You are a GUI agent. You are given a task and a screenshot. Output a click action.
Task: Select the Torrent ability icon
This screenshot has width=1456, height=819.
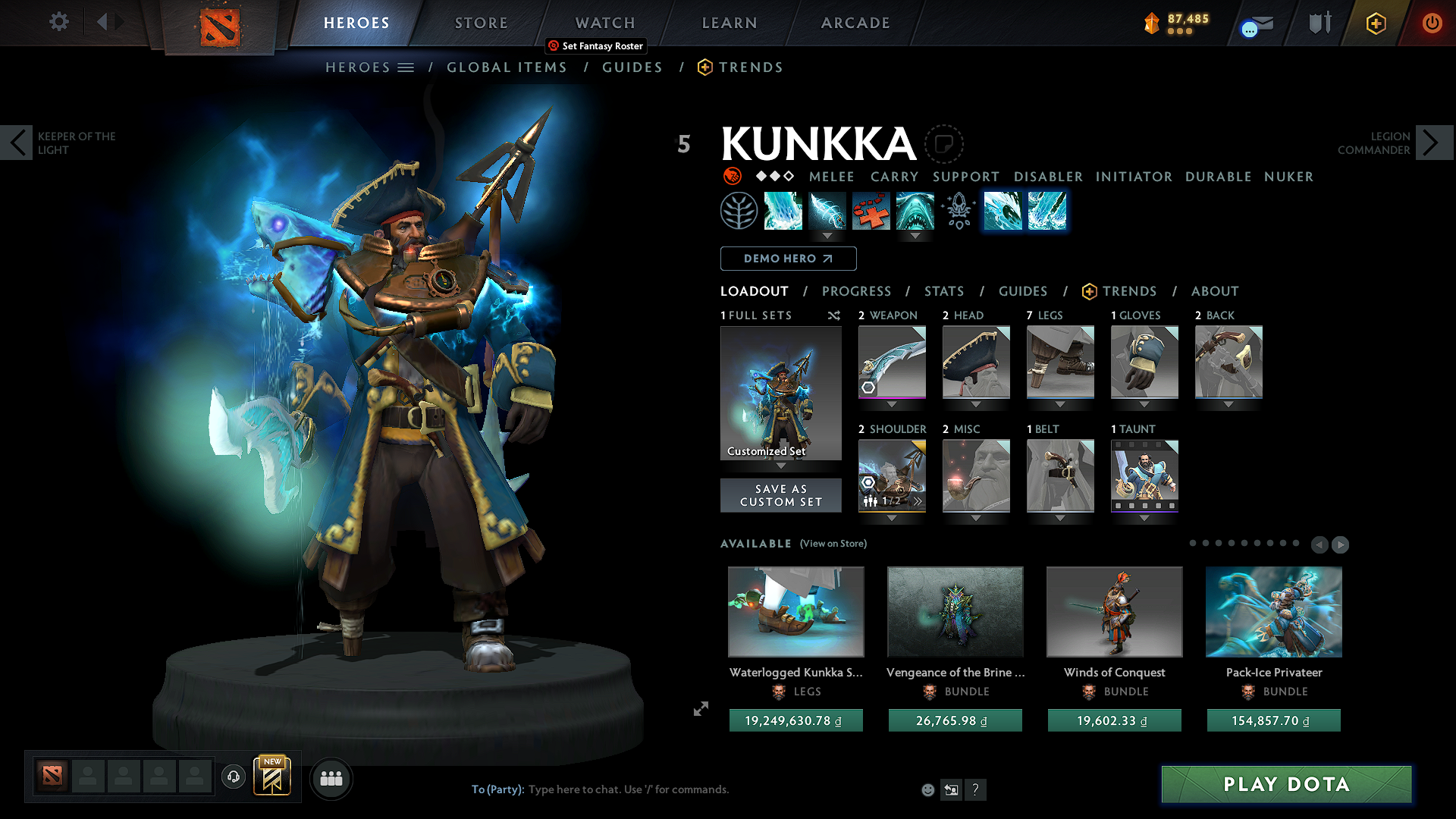(783, 211)
